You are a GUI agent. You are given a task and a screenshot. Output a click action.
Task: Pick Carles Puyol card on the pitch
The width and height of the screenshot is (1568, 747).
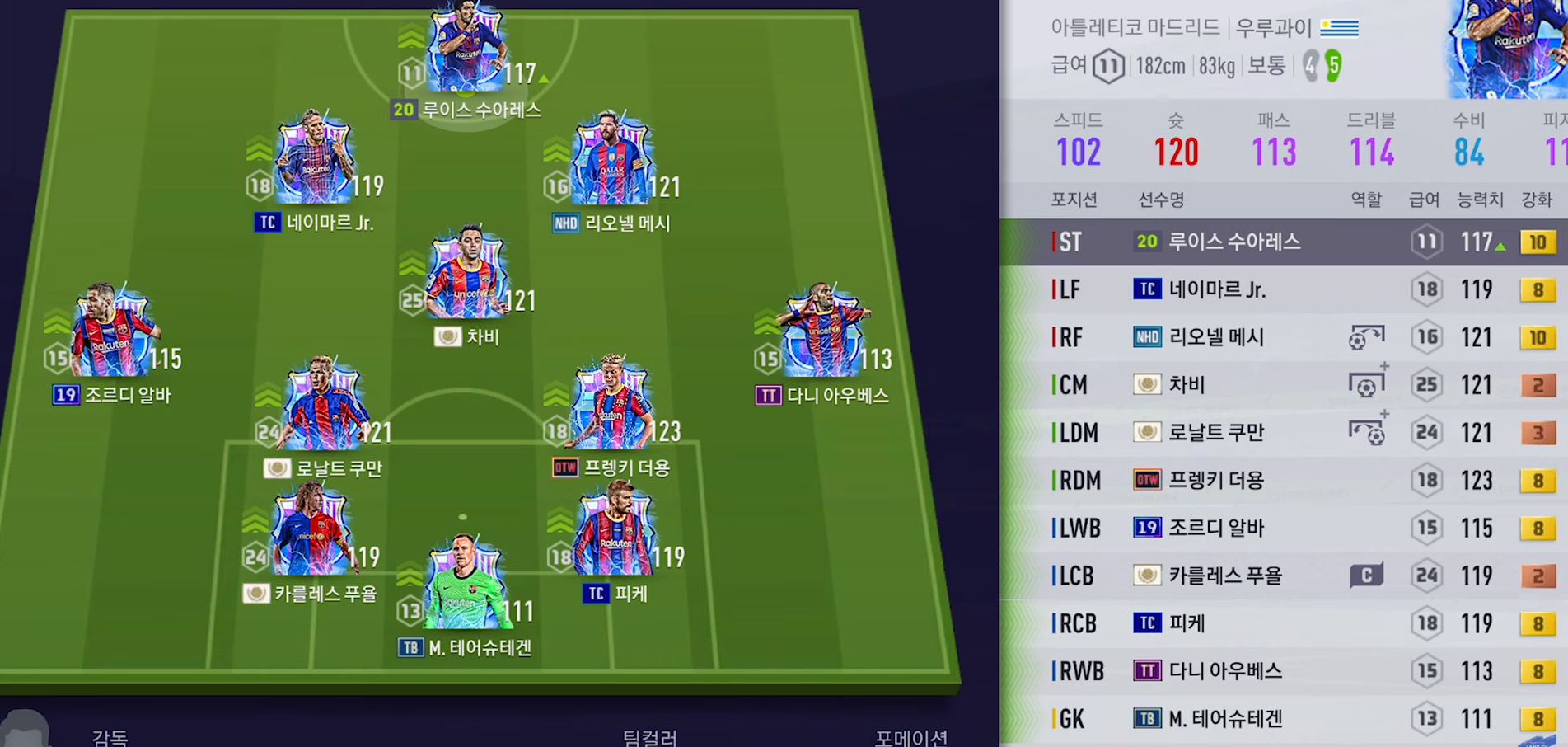point(311,533)
